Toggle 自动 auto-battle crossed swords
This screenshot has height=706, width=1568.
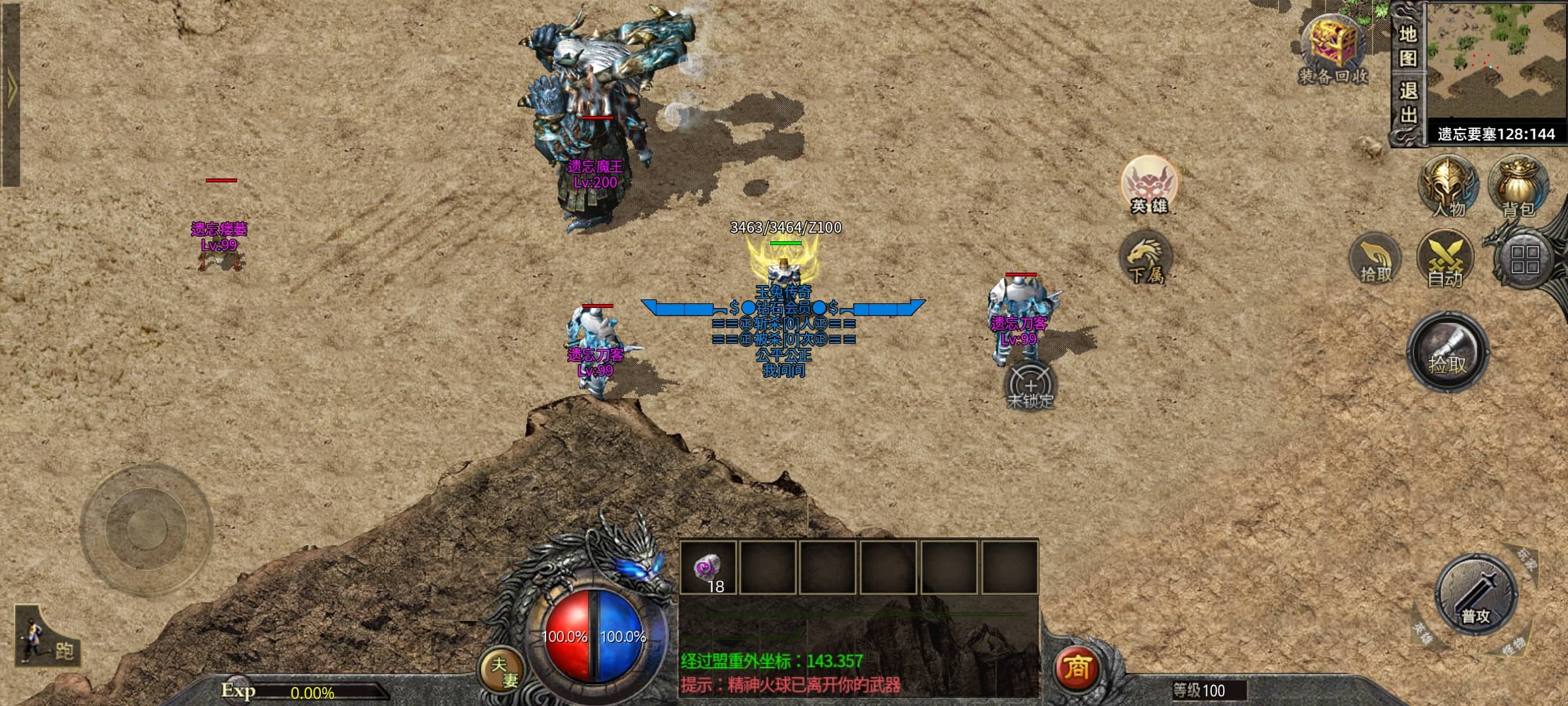[1445, 259]
